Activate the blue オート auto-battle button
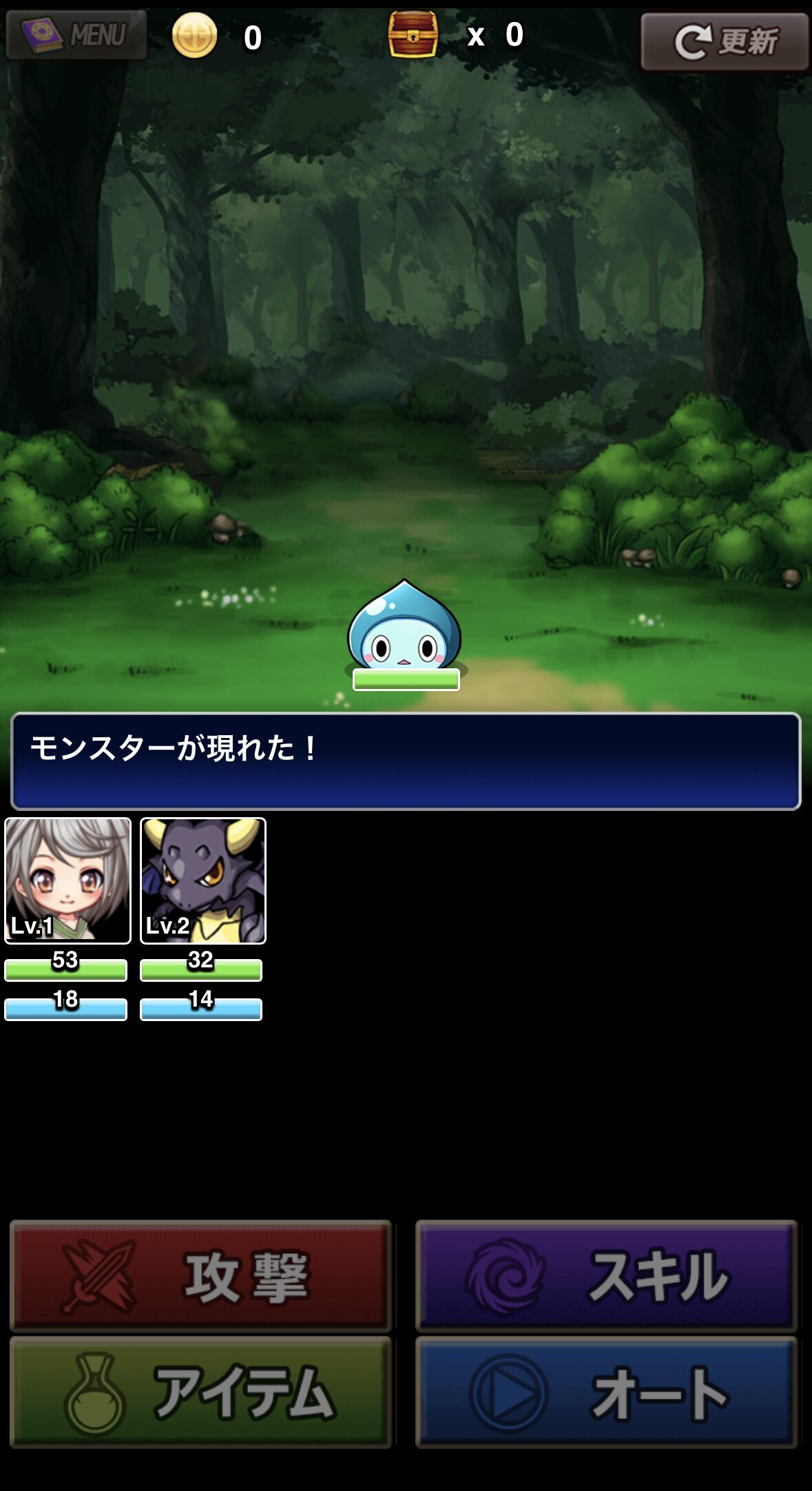Viewport: 812px width, 1491px height. click(606, 1392)
